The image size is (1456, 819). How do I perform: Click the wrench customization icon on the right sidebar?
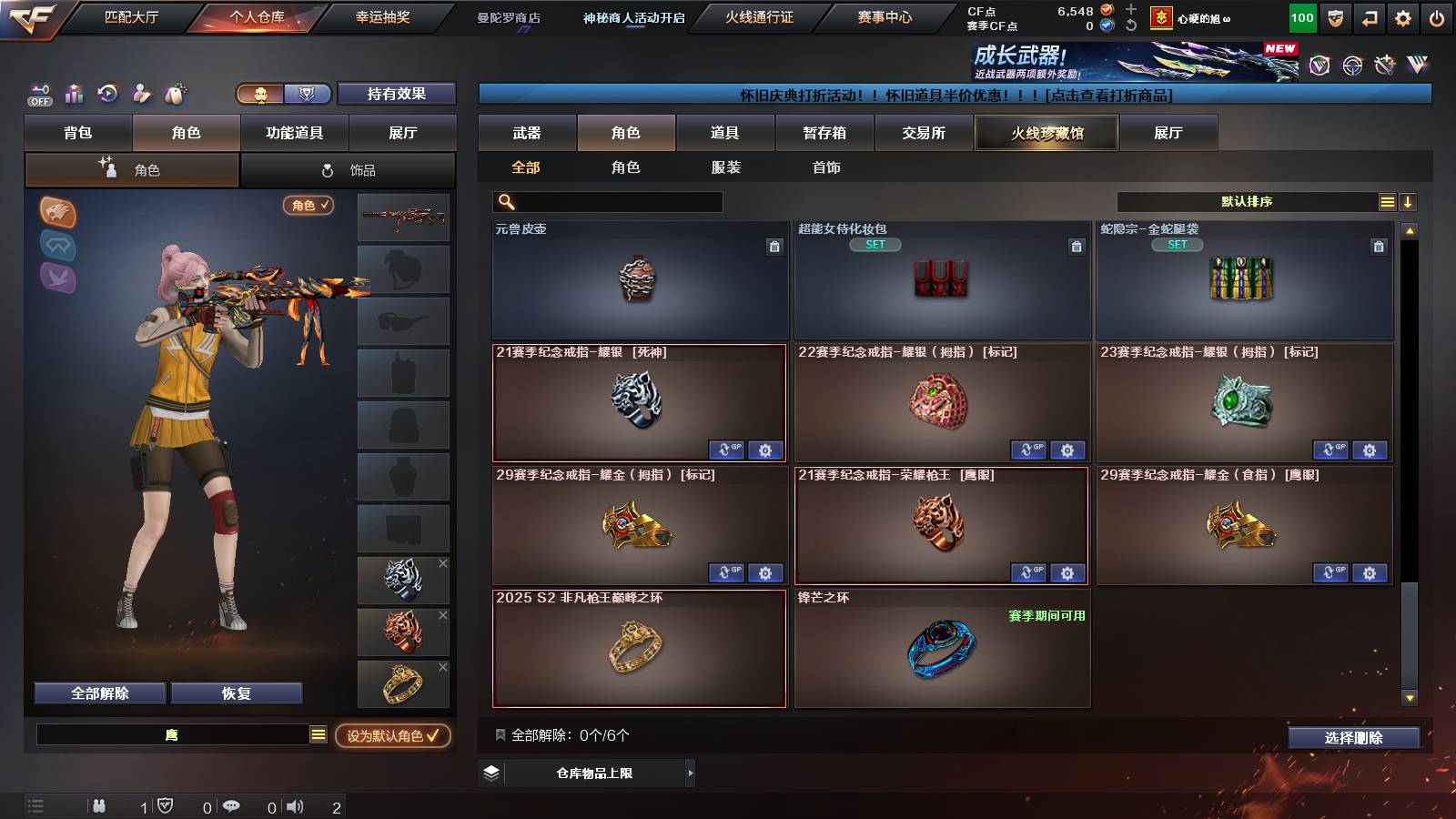(x=1383, y=66)
